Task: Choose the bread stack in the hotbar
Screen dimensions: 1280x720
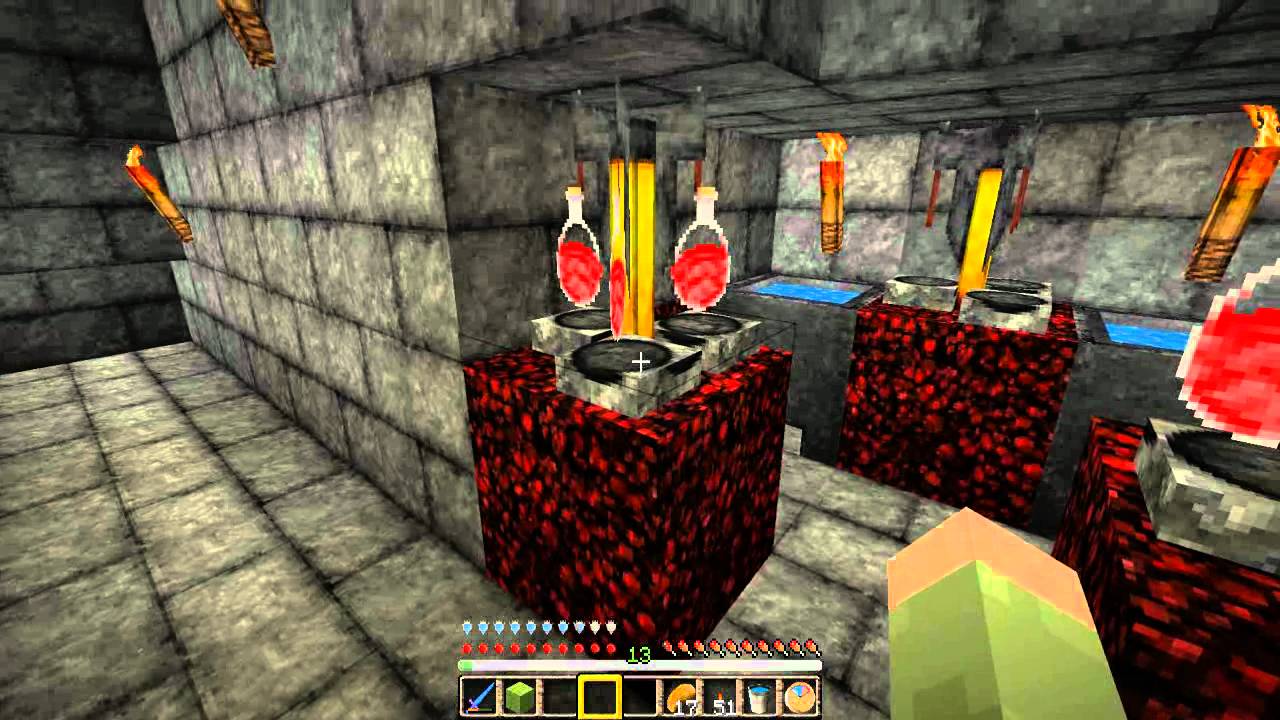Action: click(681, 696)
